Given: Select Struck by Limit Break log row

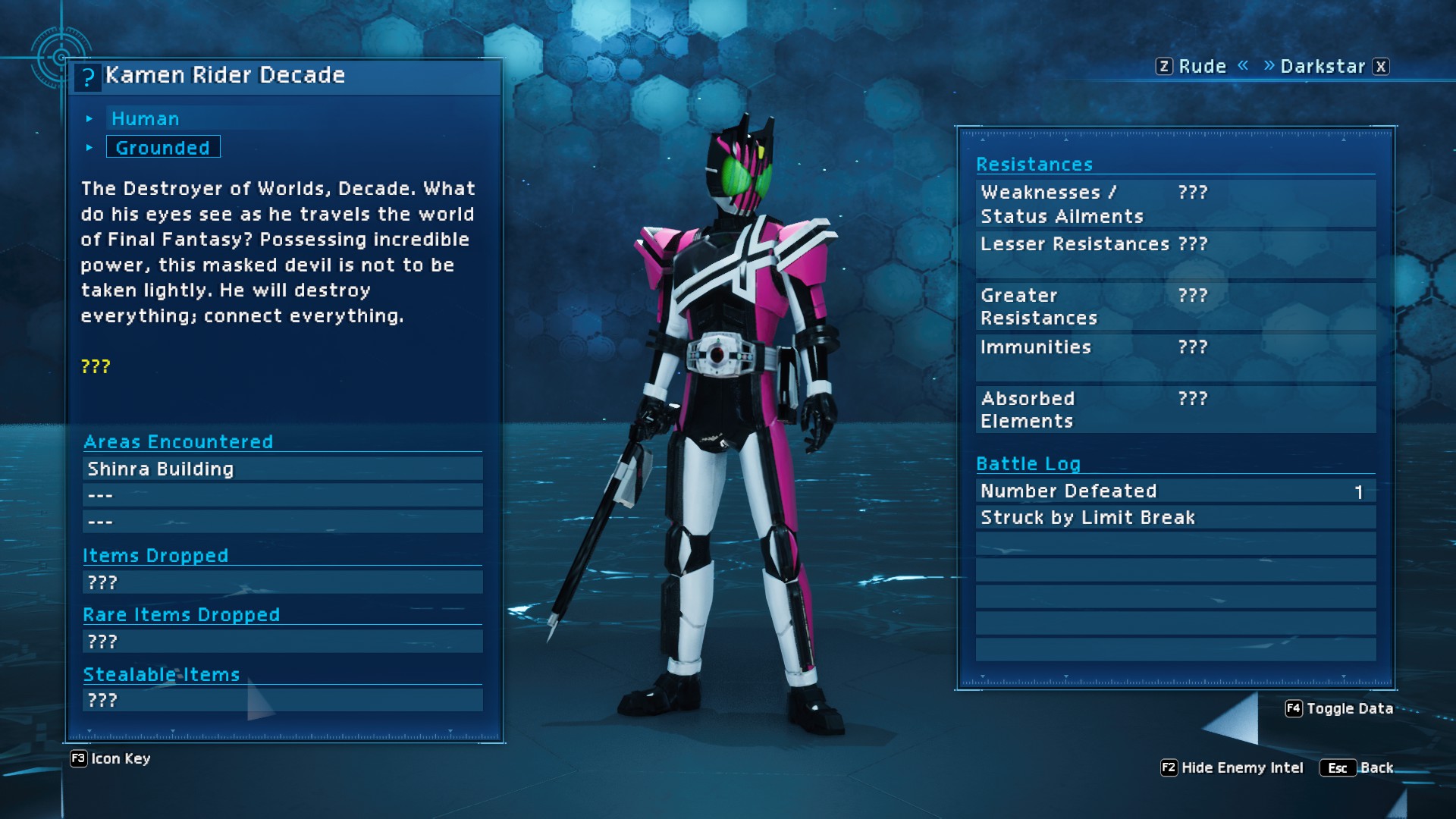Looking at the screenshot, I should pyautogui.click(x=1175, y=518).
